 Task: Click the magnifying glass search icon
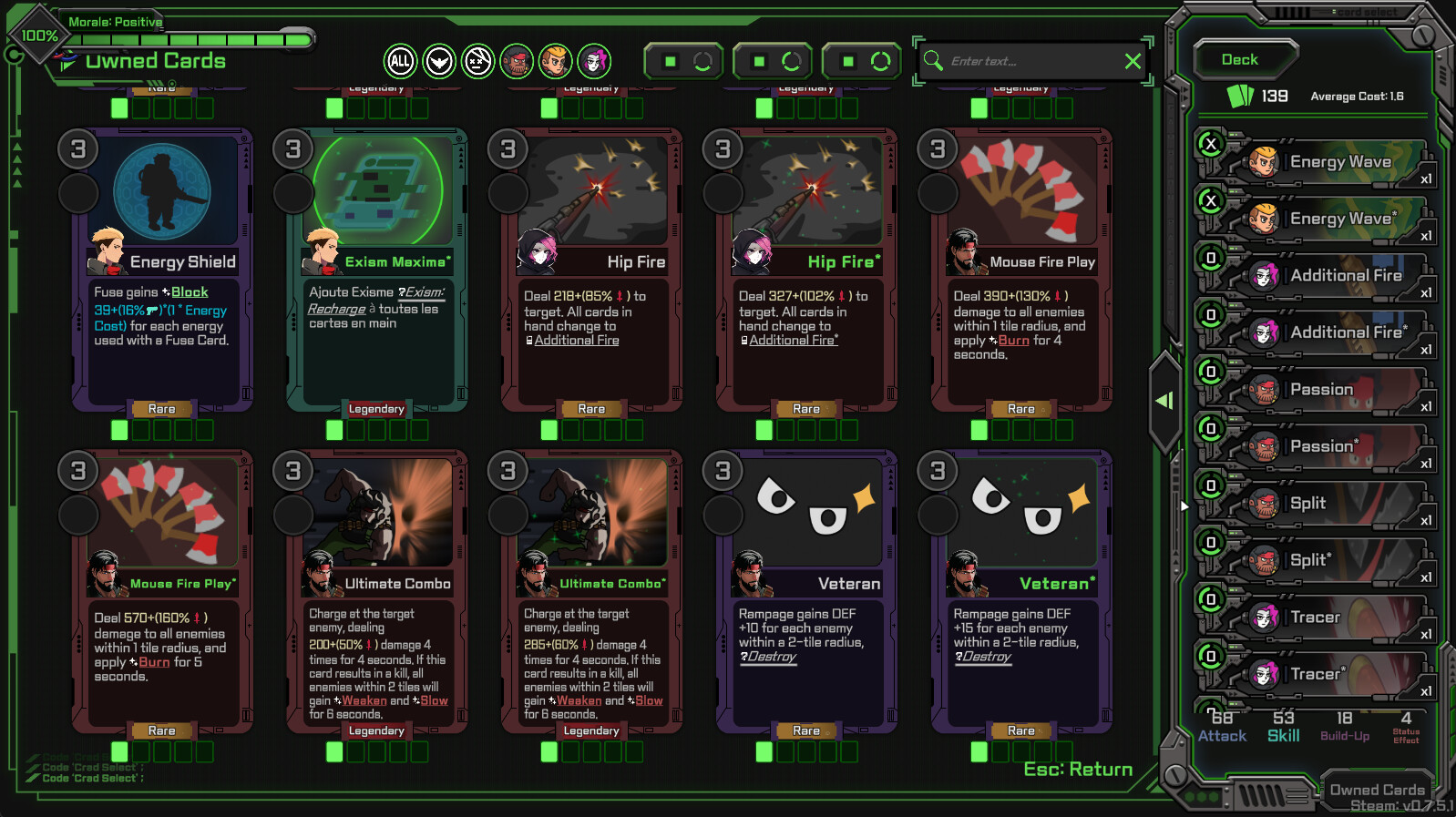click(931, 61)
